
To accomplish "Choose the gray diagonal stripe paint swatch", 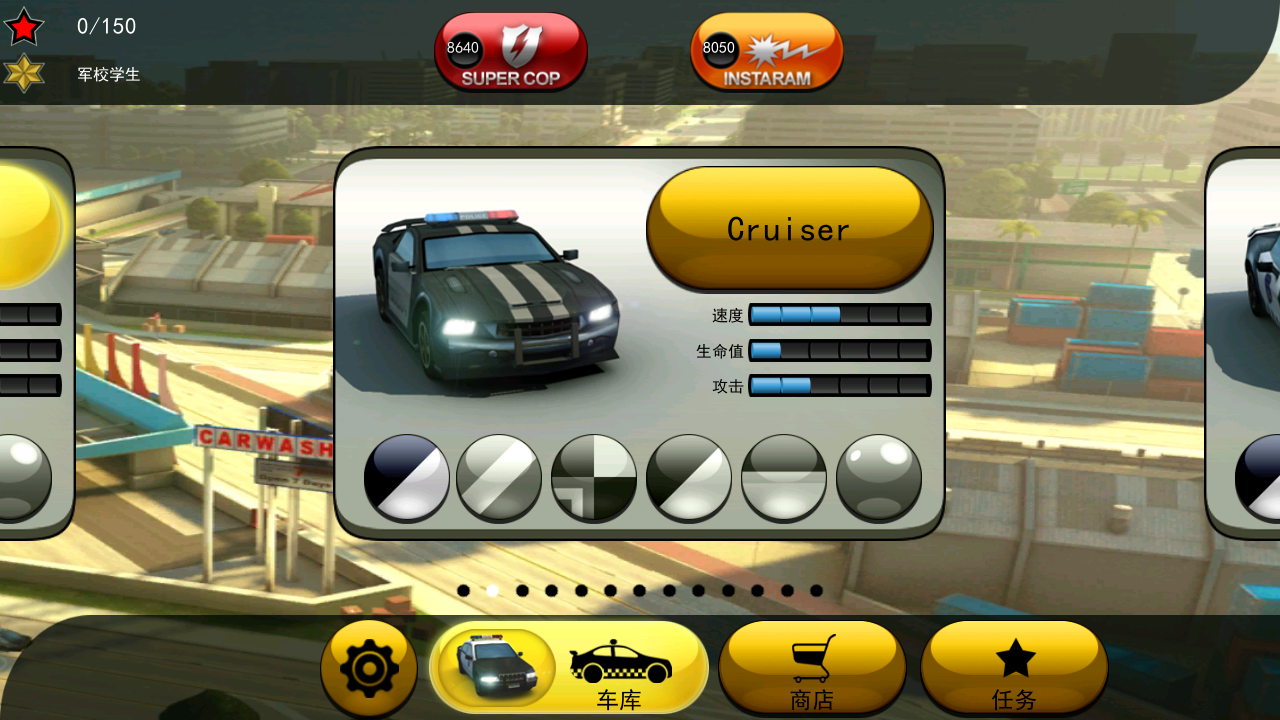I will coord(499,477).
